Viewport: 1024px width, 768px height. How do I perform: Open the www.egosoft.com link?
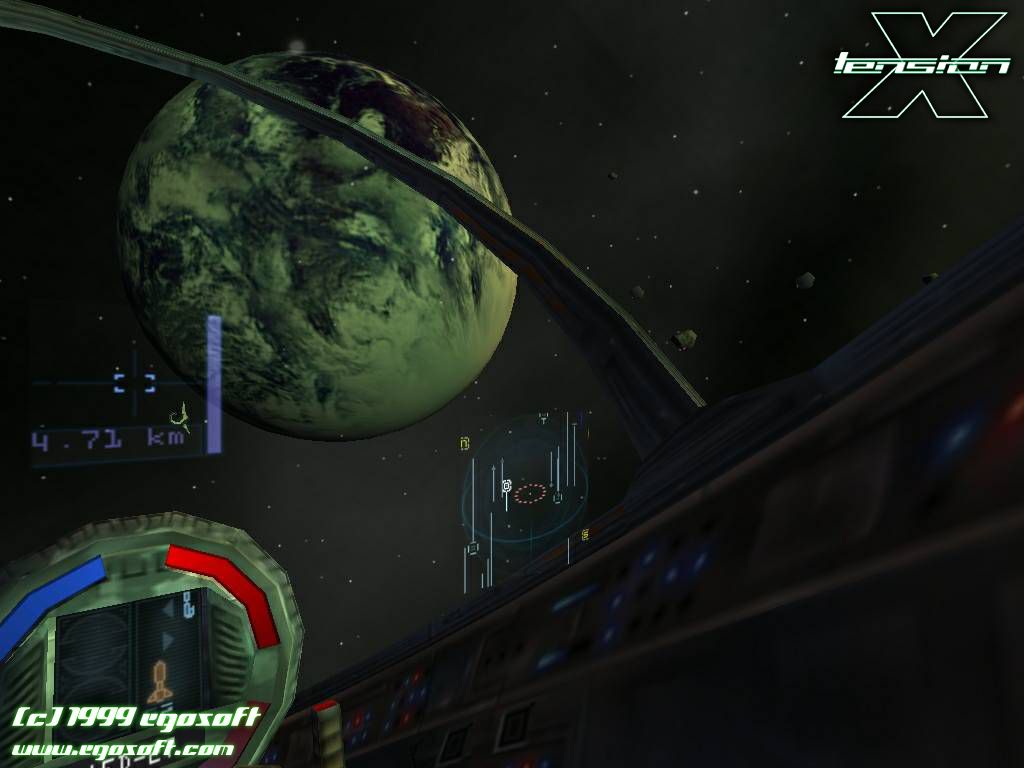click(x=123, y=748)
